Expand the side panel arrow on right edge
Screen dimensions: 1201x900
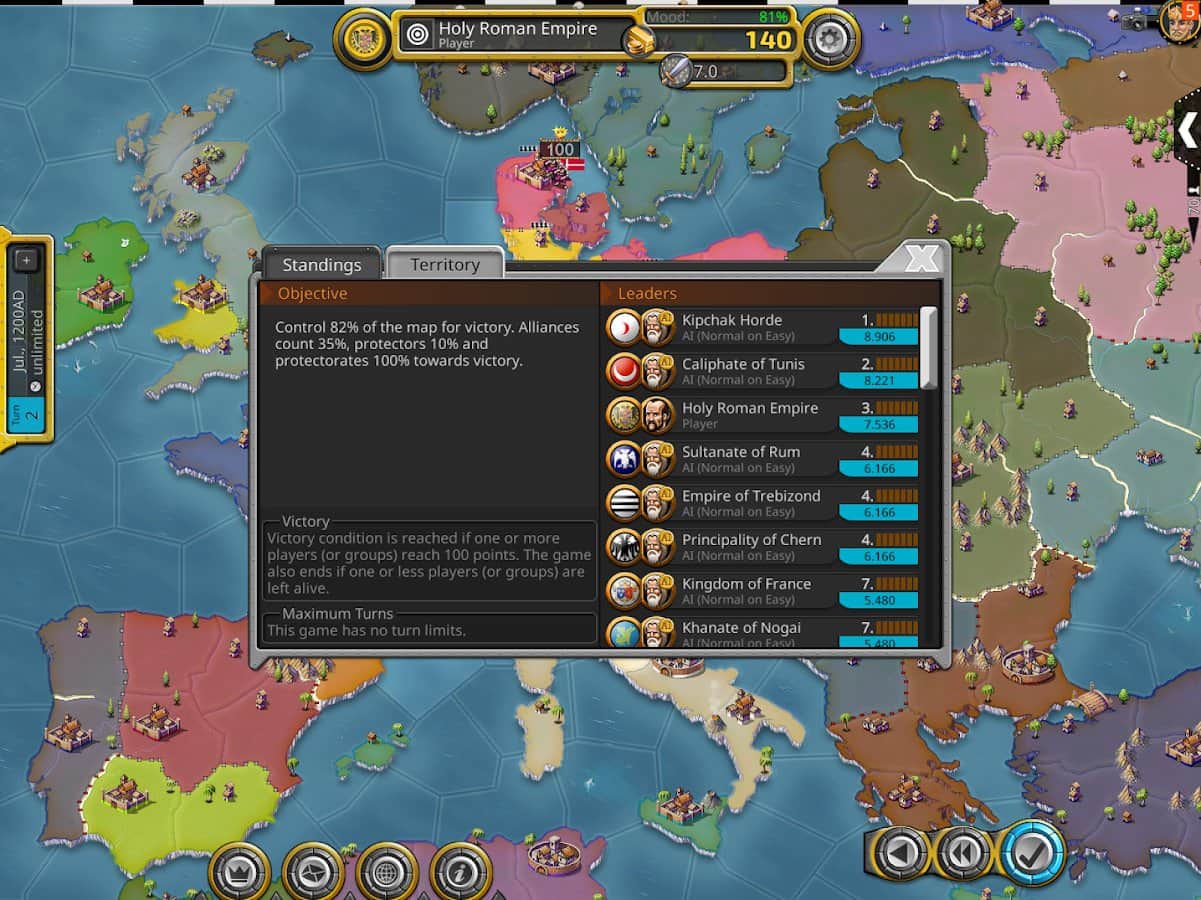[x=1187, y=130]
